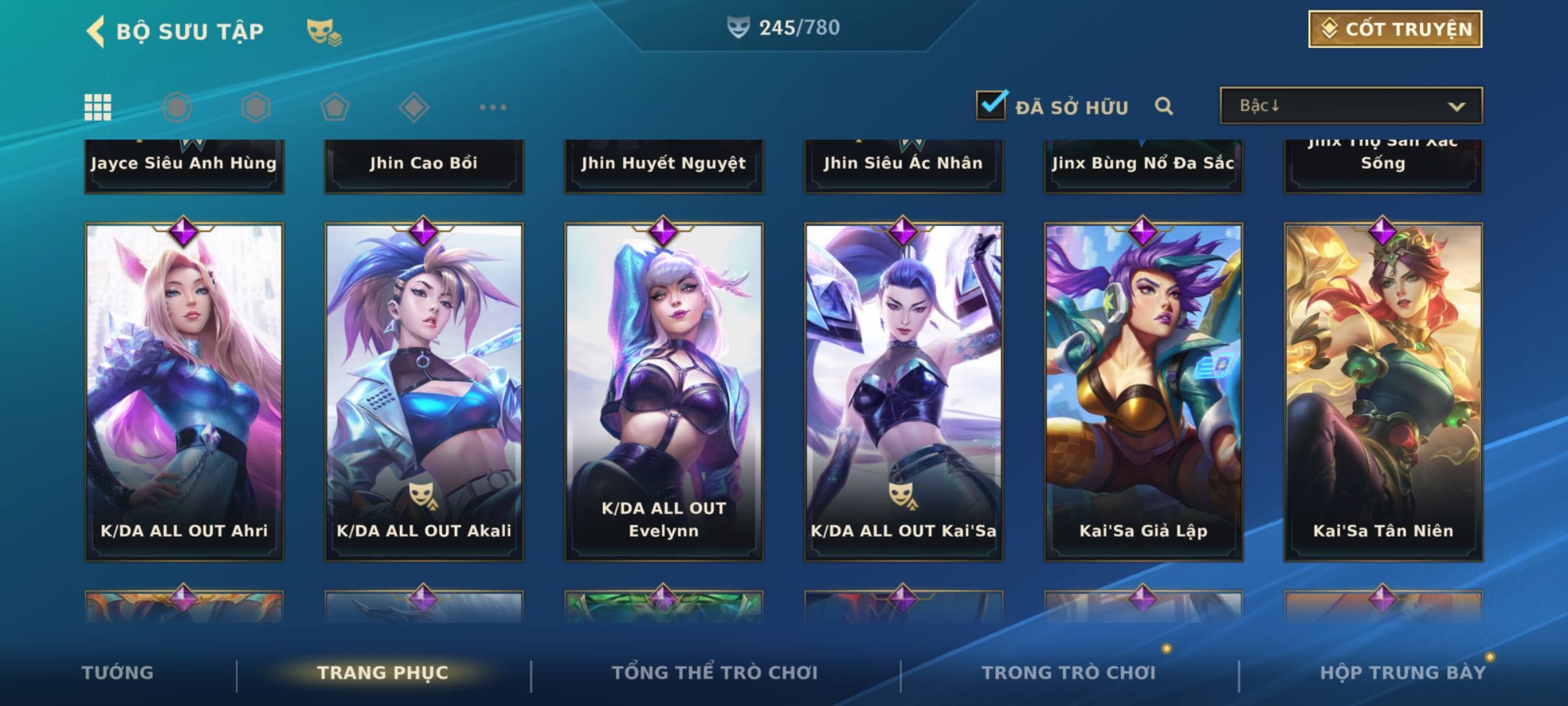Viewport: 1568px width, 706px height.
Task: Click the golden mask and coins icon
Action: click(x=324, y=32)
